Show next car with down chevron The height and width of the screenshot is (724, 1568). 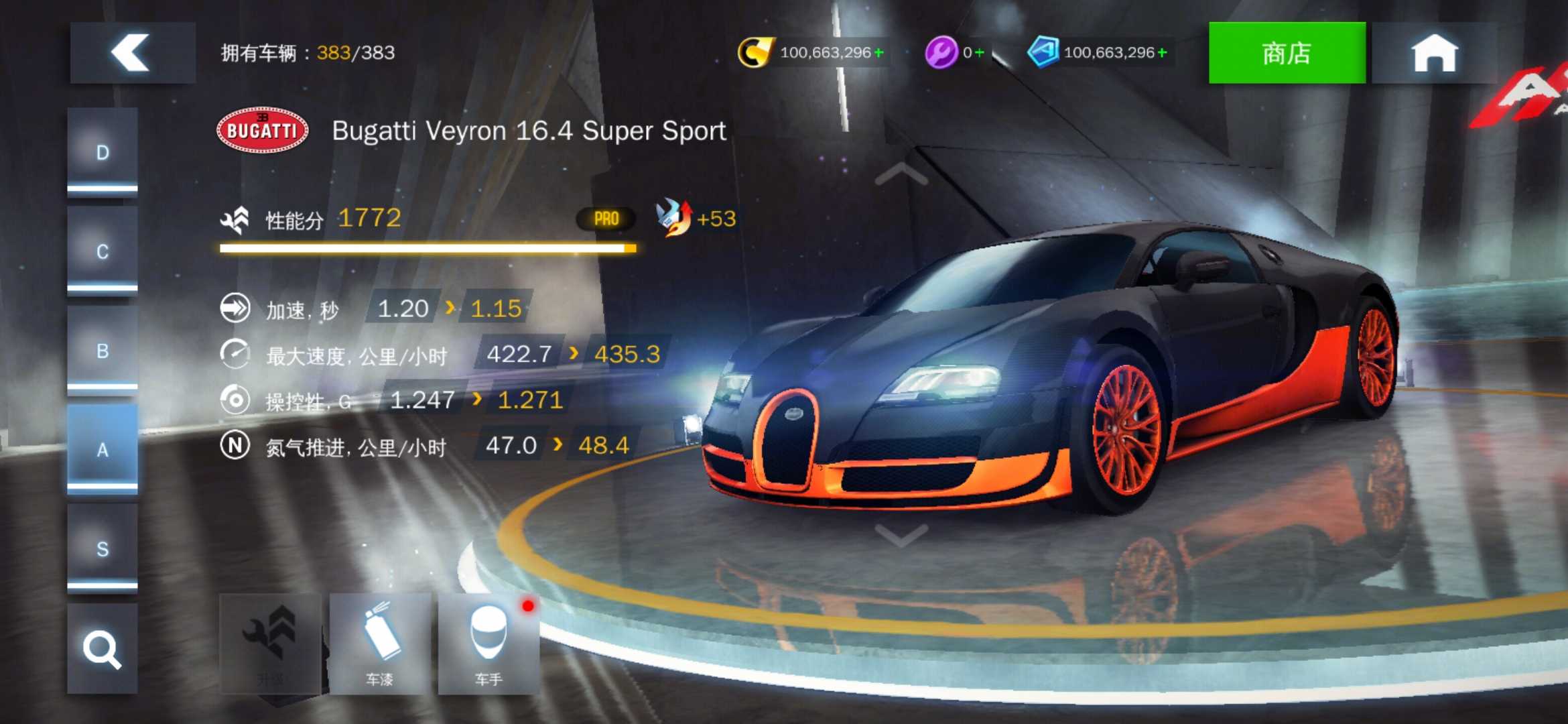tap(901, 535)
